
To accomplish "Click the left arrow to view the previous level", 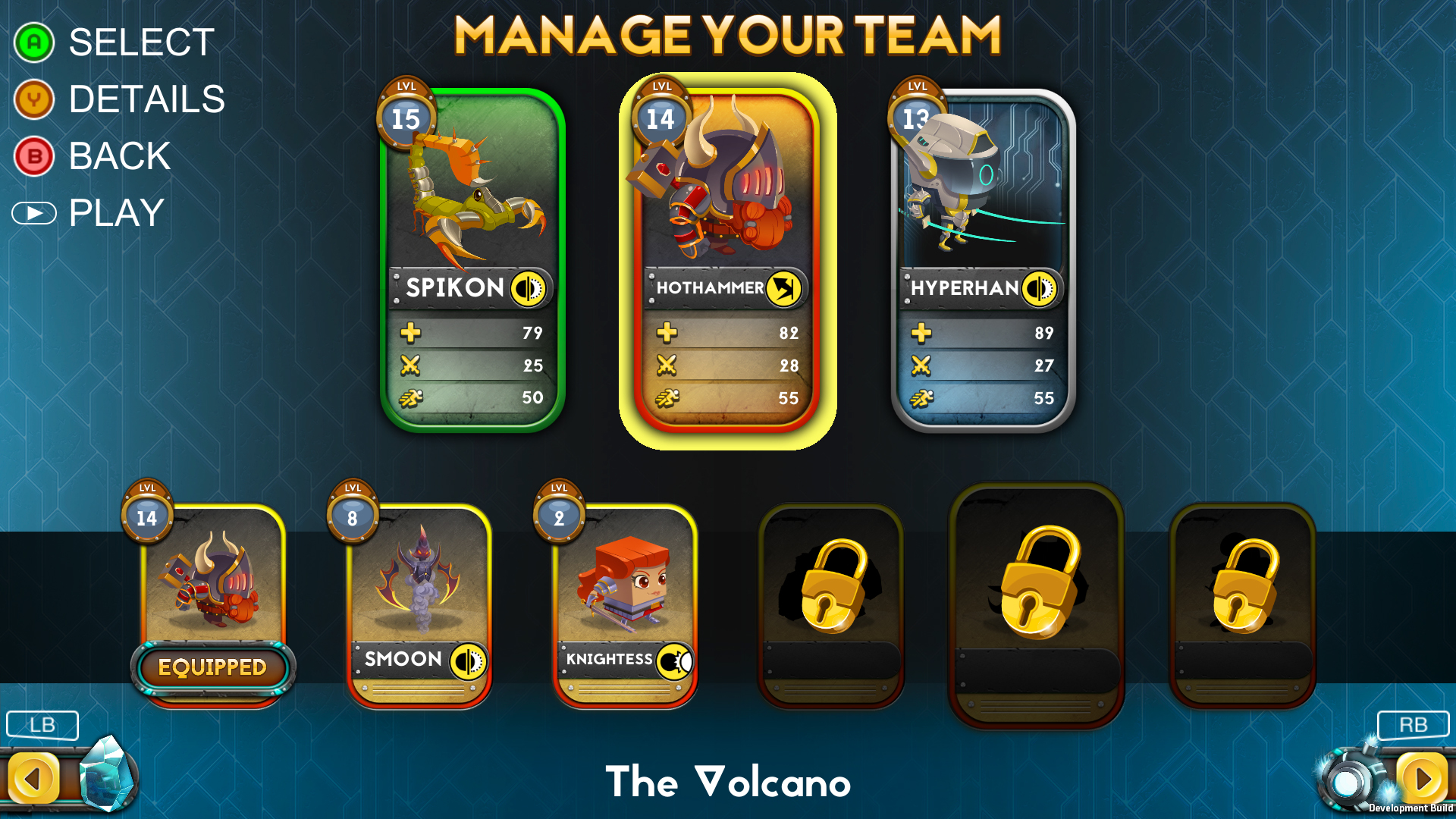I will pyautogui.click(x=33, y=776).
